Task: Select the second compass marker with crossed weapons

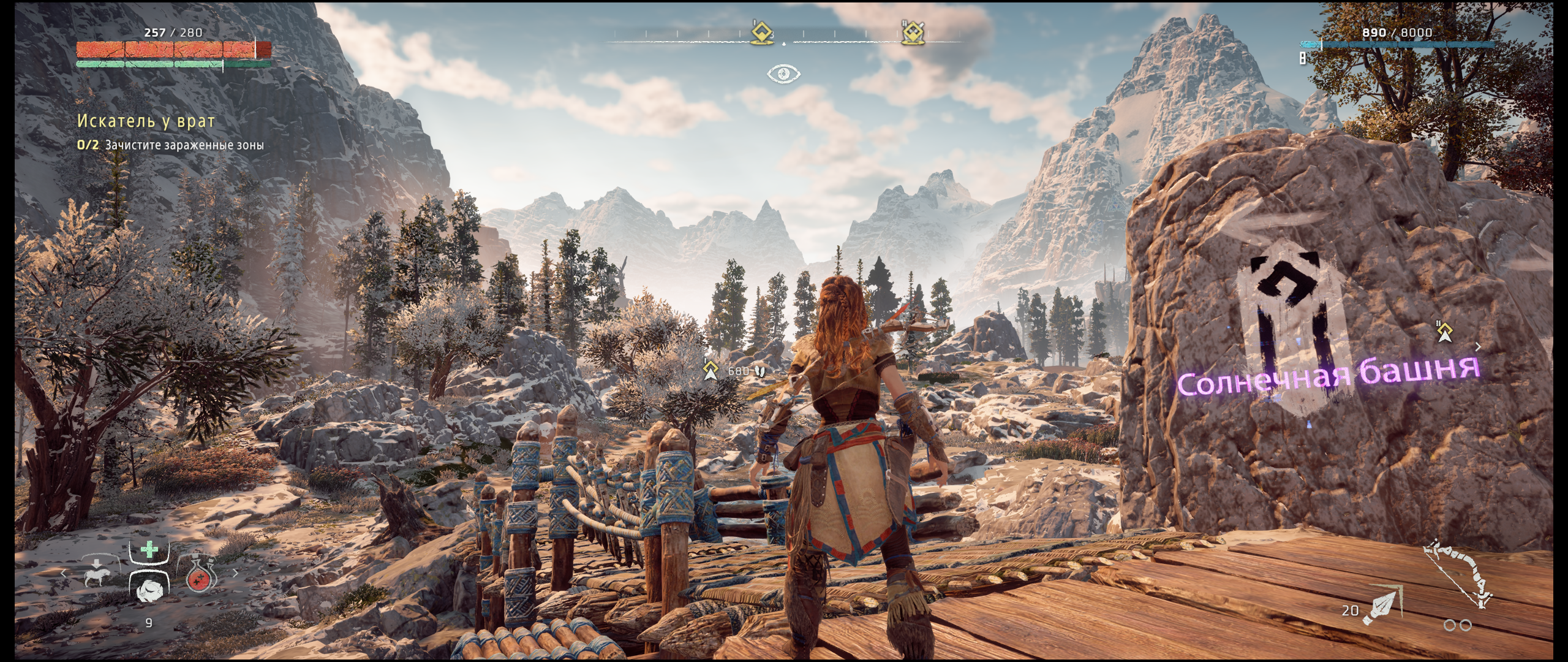Action: [913, 32]
